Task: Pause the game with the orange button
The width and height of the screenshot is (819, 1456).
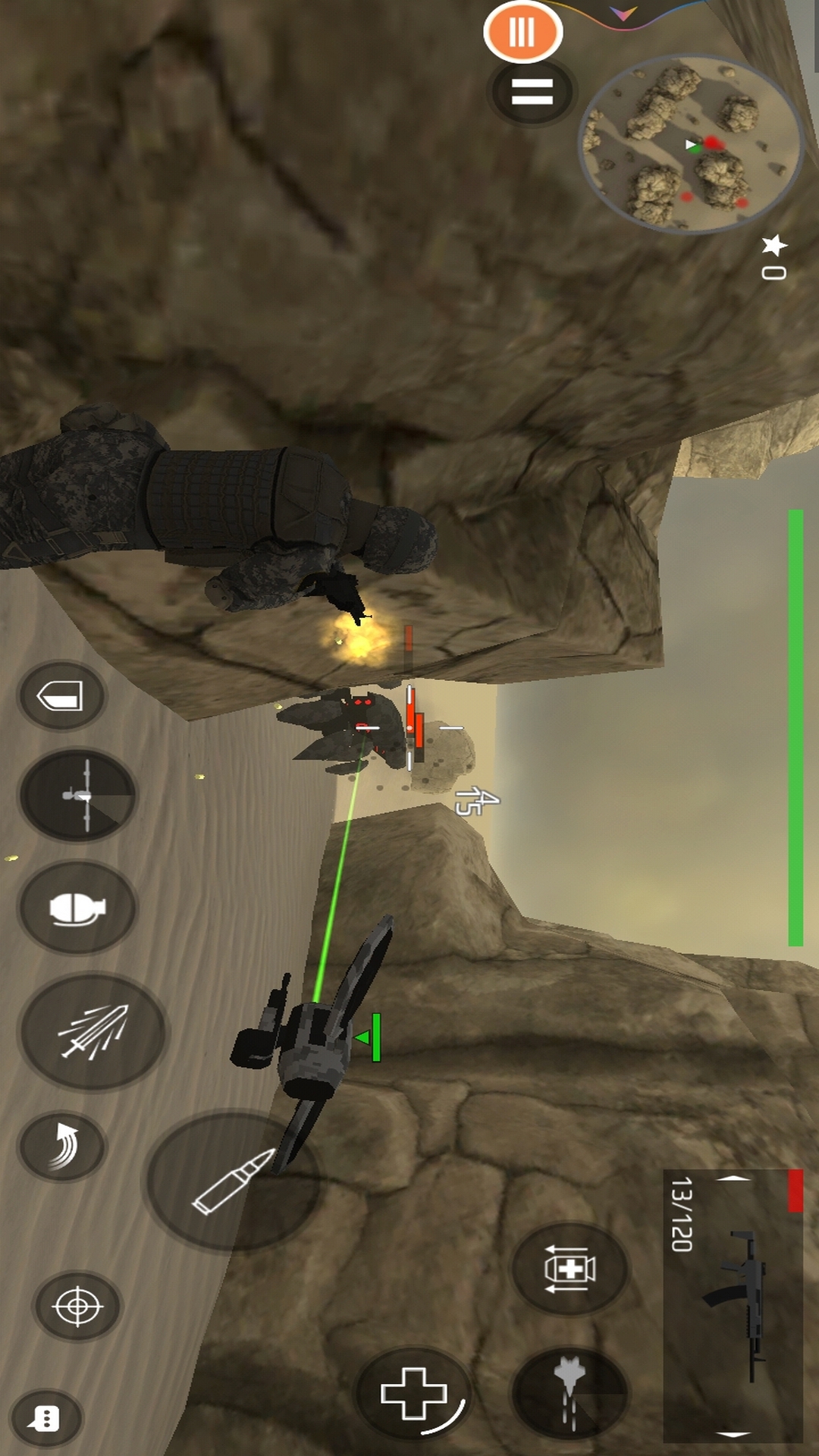Action: 522,32
